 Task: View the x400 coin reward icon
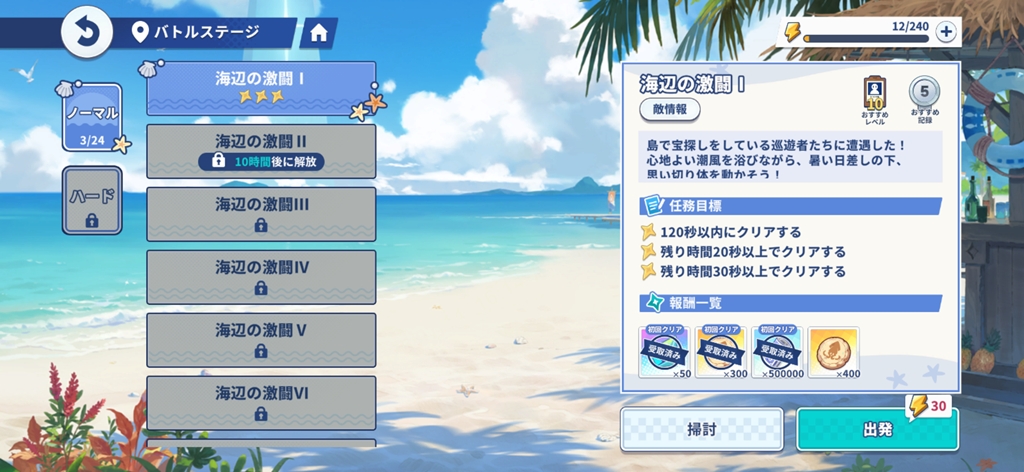point(833,351)
